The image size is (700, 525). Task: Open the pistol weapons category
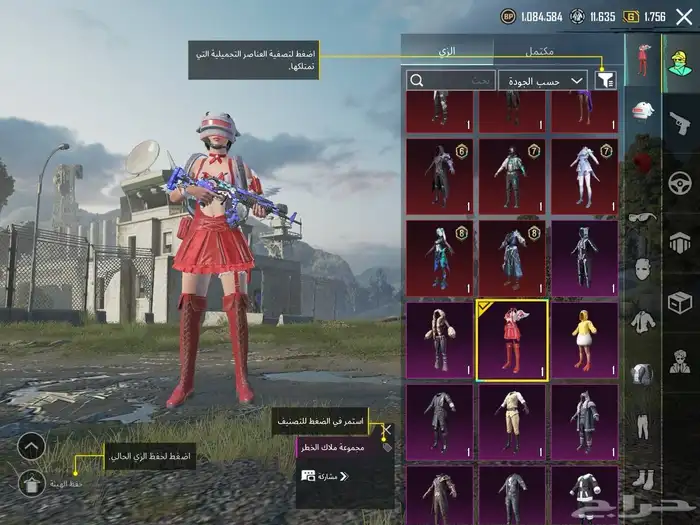(x=681, y=122)
